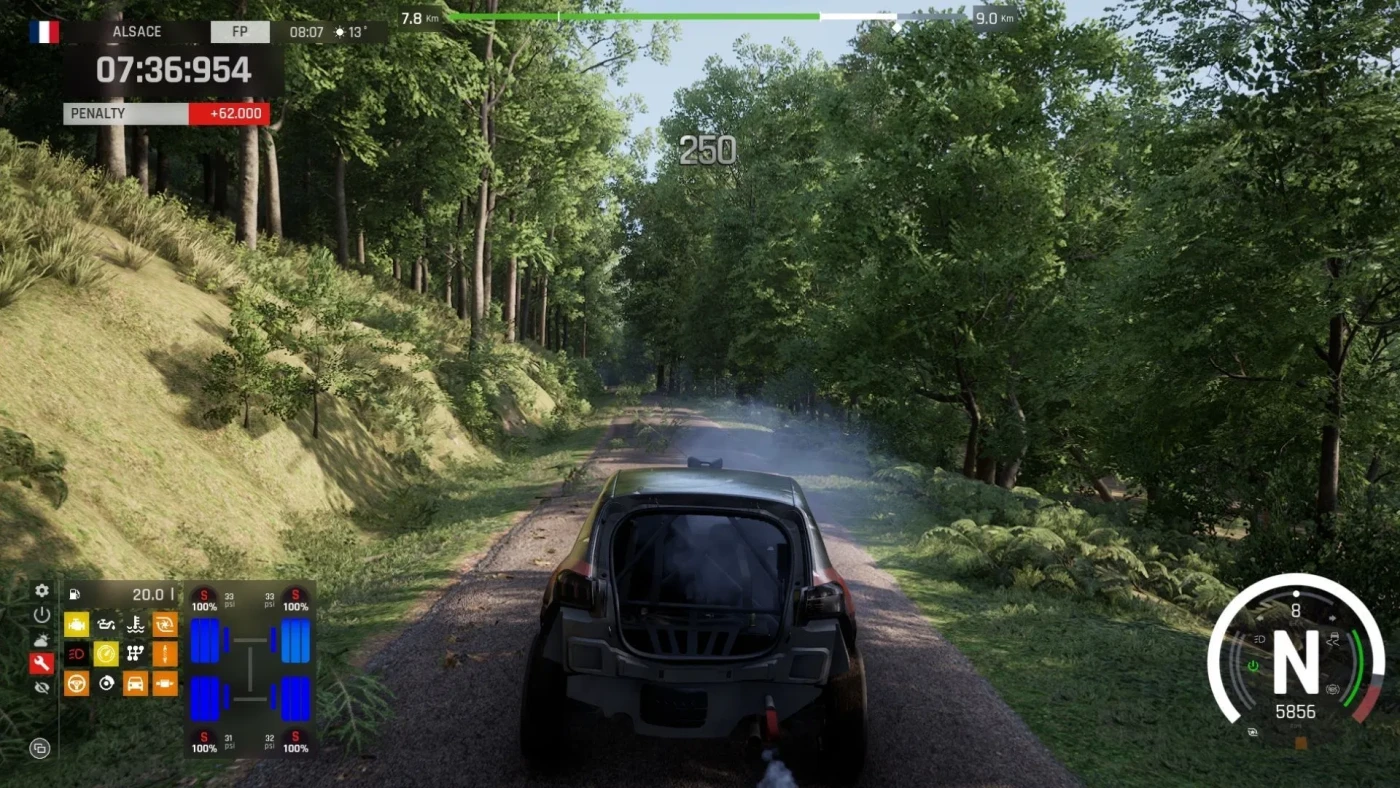1400x788 pixels.
Task: Select the red wrench damage tab
Action: coord(42,664)
